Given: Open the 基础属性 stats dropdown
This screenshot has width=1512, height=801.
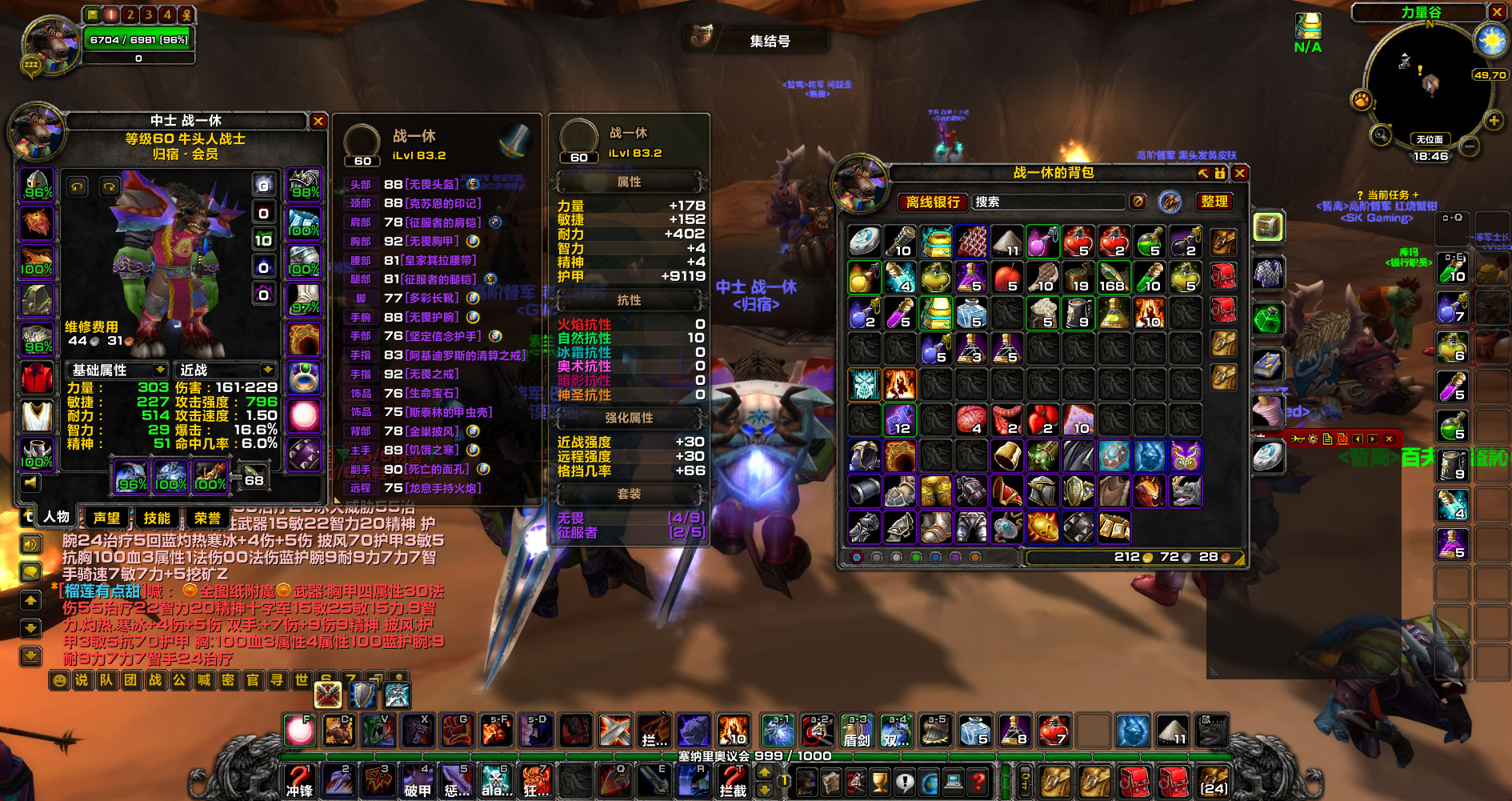Looking at the screenshot, I should pos(117,370).
